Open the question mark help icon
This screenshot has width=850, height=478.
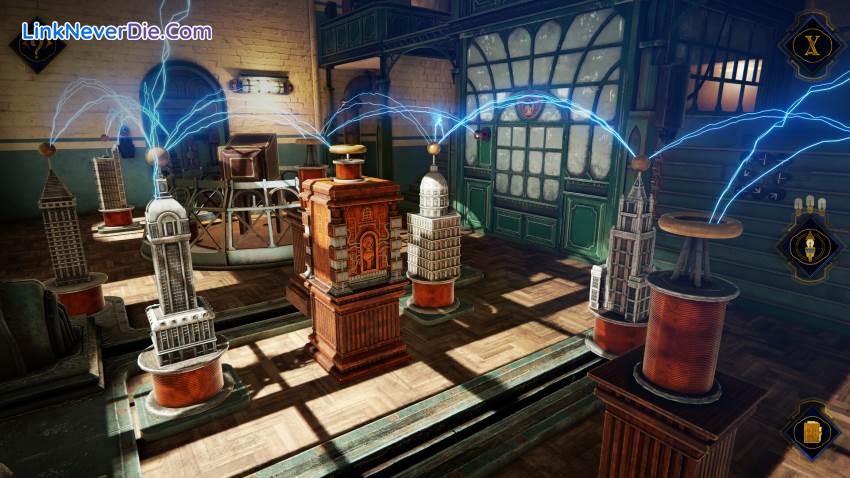tap(40, 46)
